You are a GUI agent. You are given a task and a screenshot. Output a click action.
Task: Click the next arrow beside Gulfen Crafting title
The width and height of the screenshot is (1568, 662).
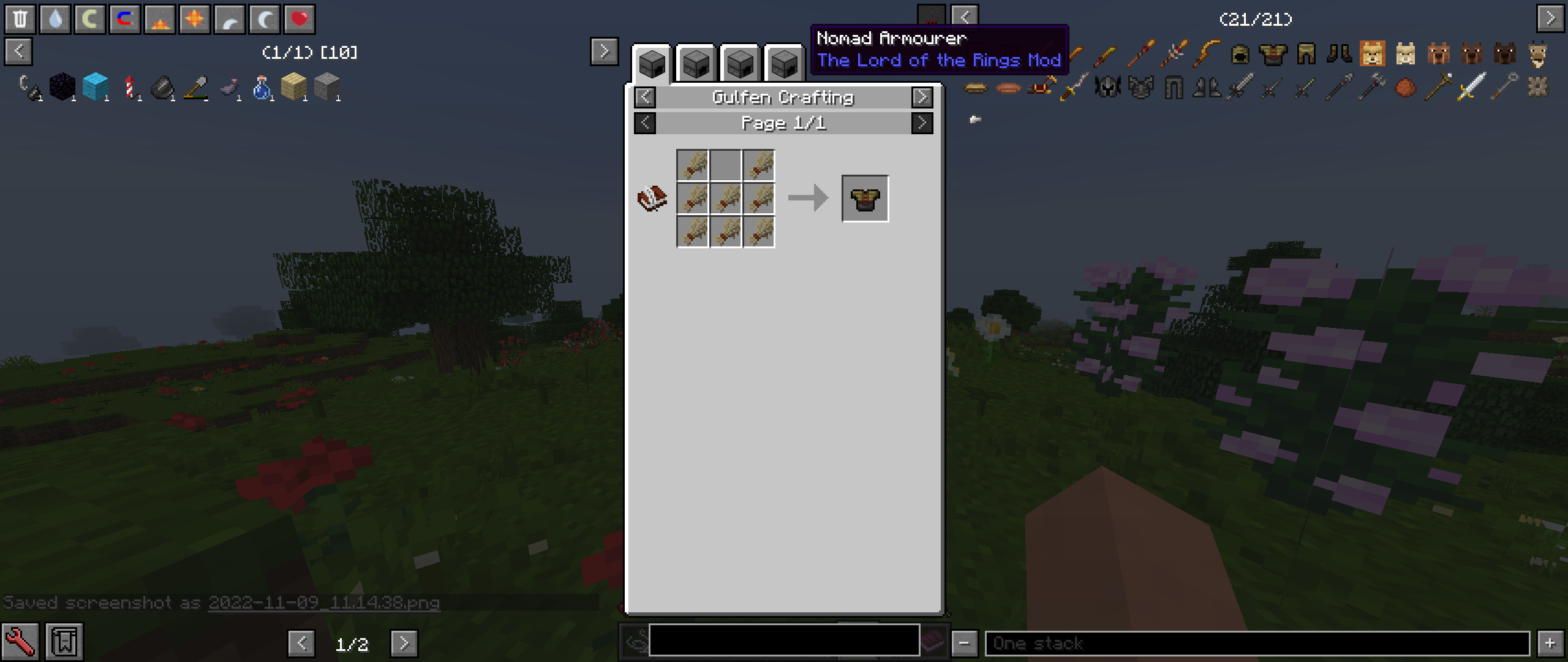tap(922, 97)
